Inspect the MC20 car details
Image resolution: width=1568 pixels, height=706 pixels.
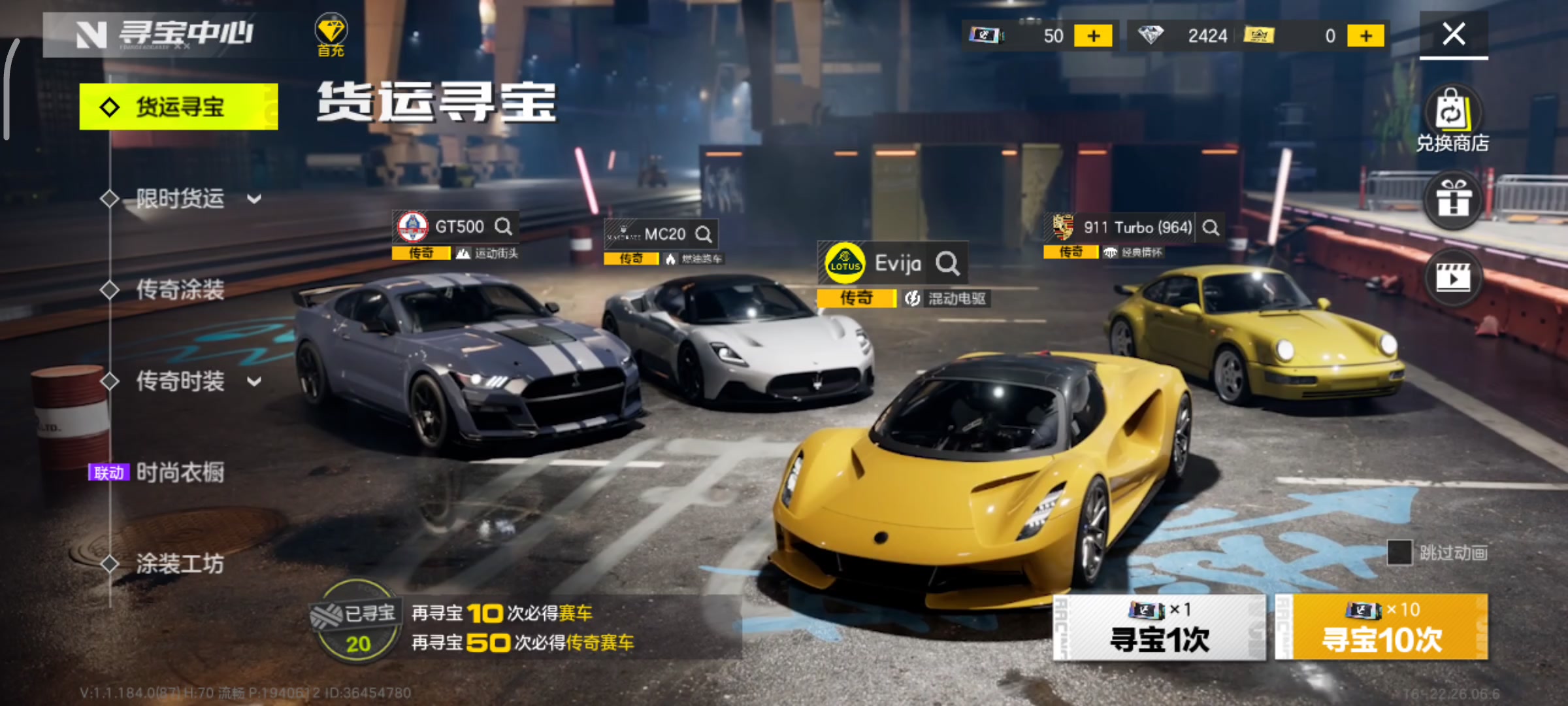tap(704, 234)
